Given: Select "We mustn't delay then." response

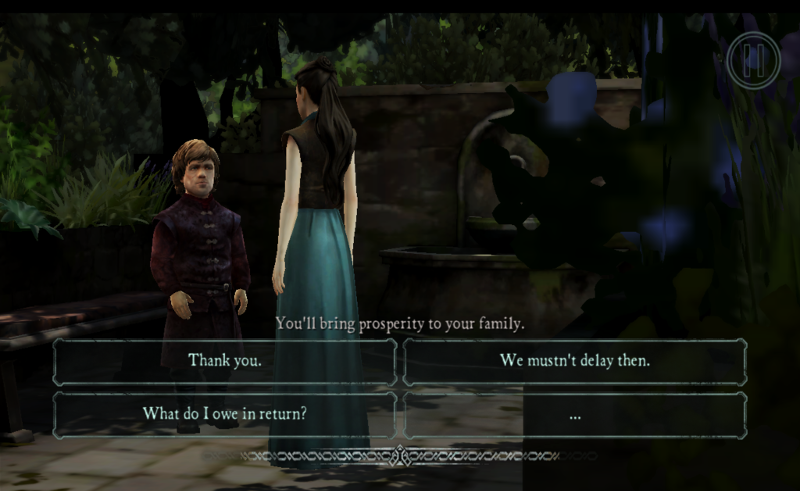Looking at the screenshot, I should point(575,361).
